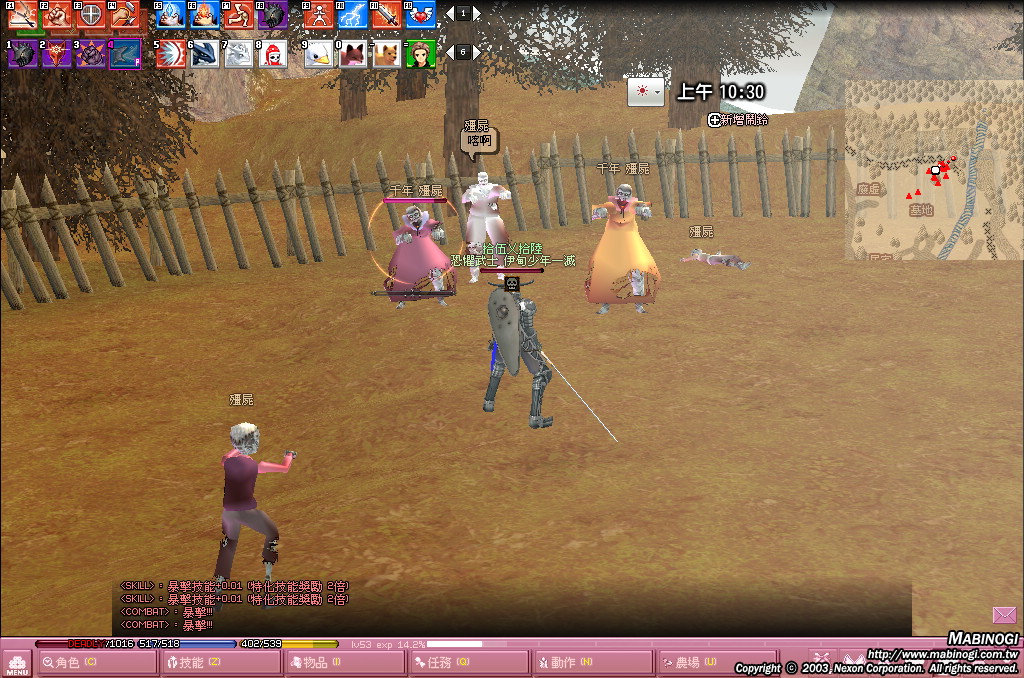
Task: Open the weather sun dropdown
Action: [x=645, y=92]
